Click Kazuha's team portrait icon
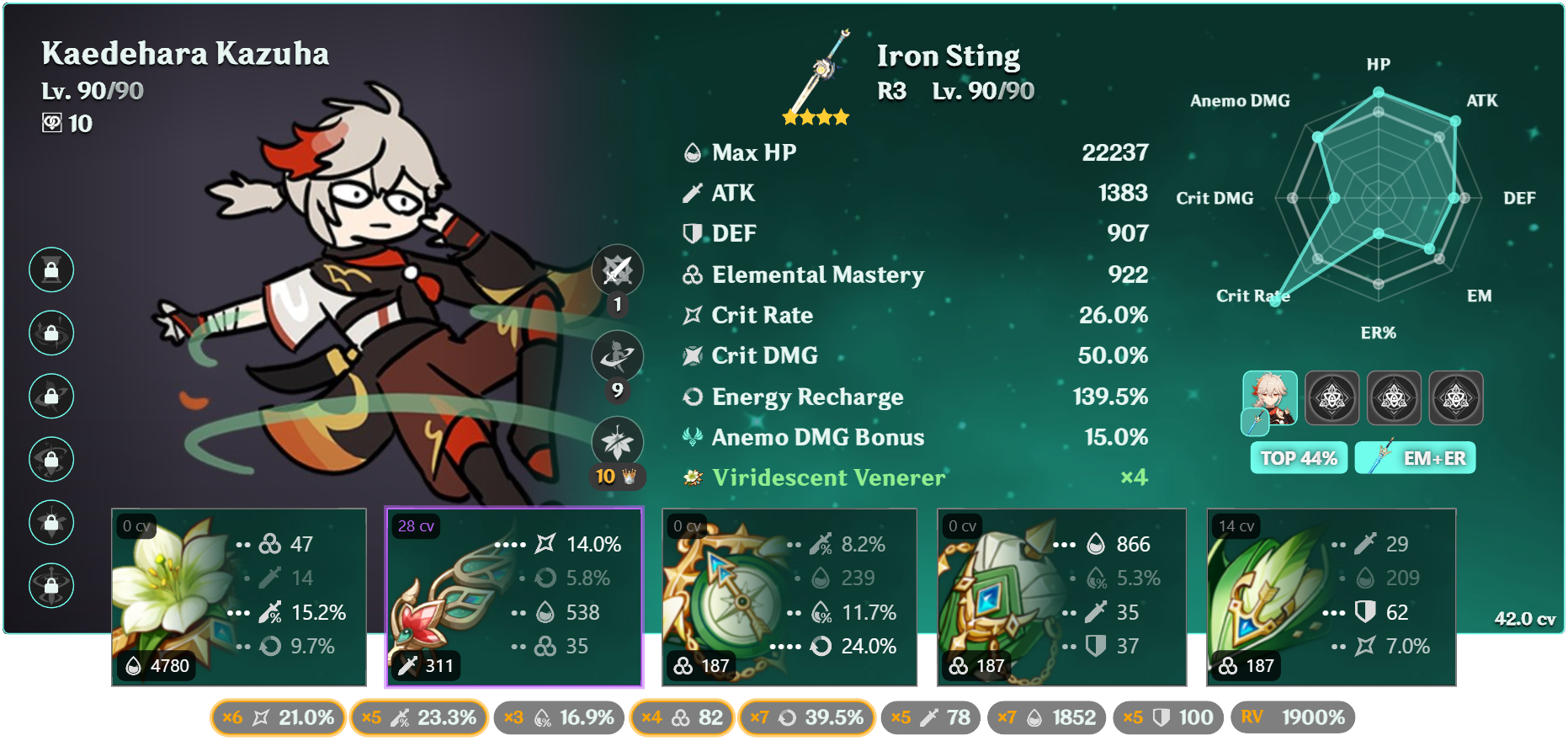Screen dimensions: 1568x741 click(1269, 398)
